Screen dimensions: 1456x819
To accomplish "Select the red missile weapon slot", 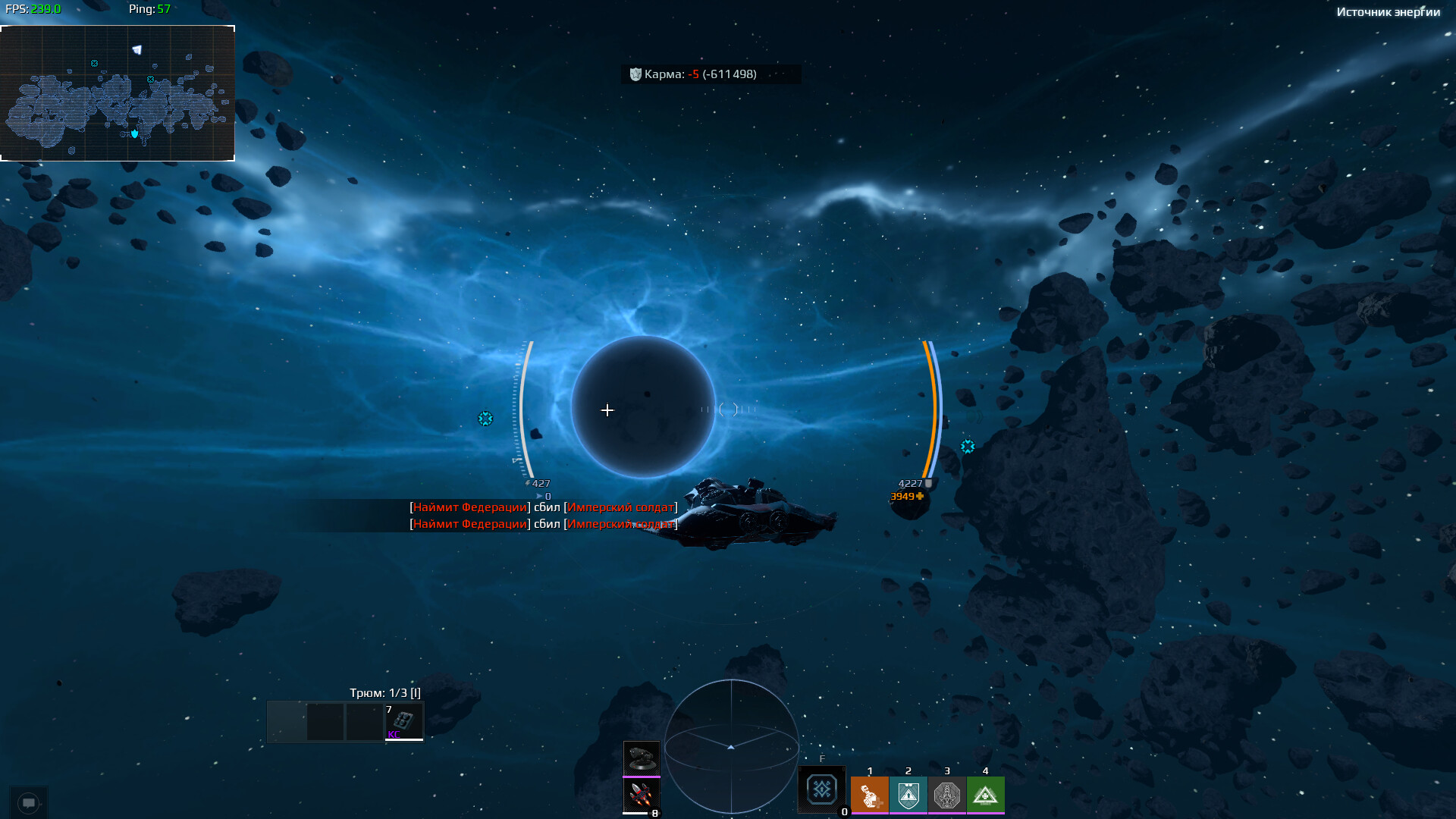I will coord(642,795).
